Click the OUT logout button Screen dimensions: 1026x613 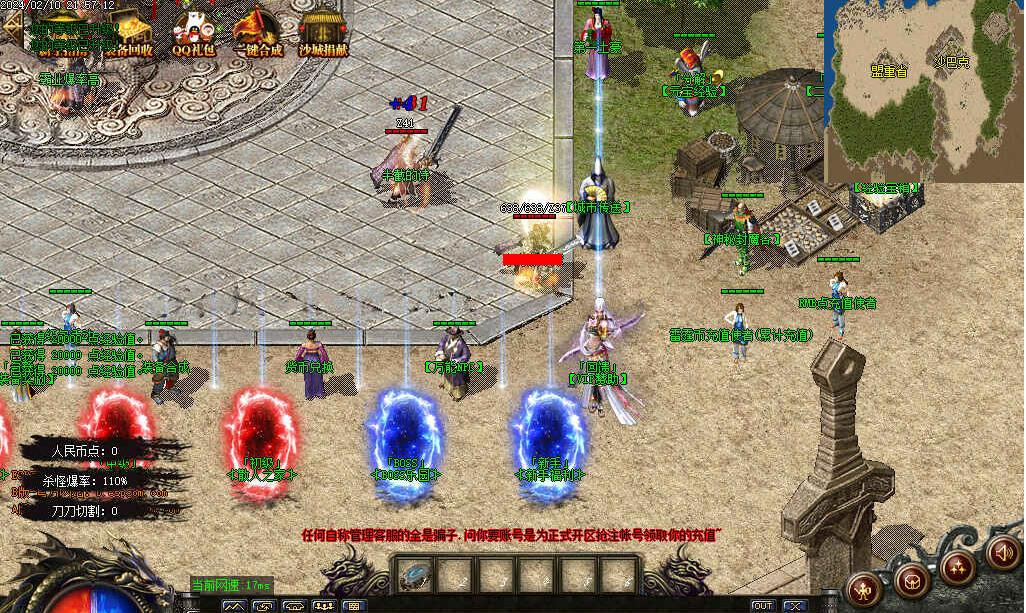[x=762, y=606]
